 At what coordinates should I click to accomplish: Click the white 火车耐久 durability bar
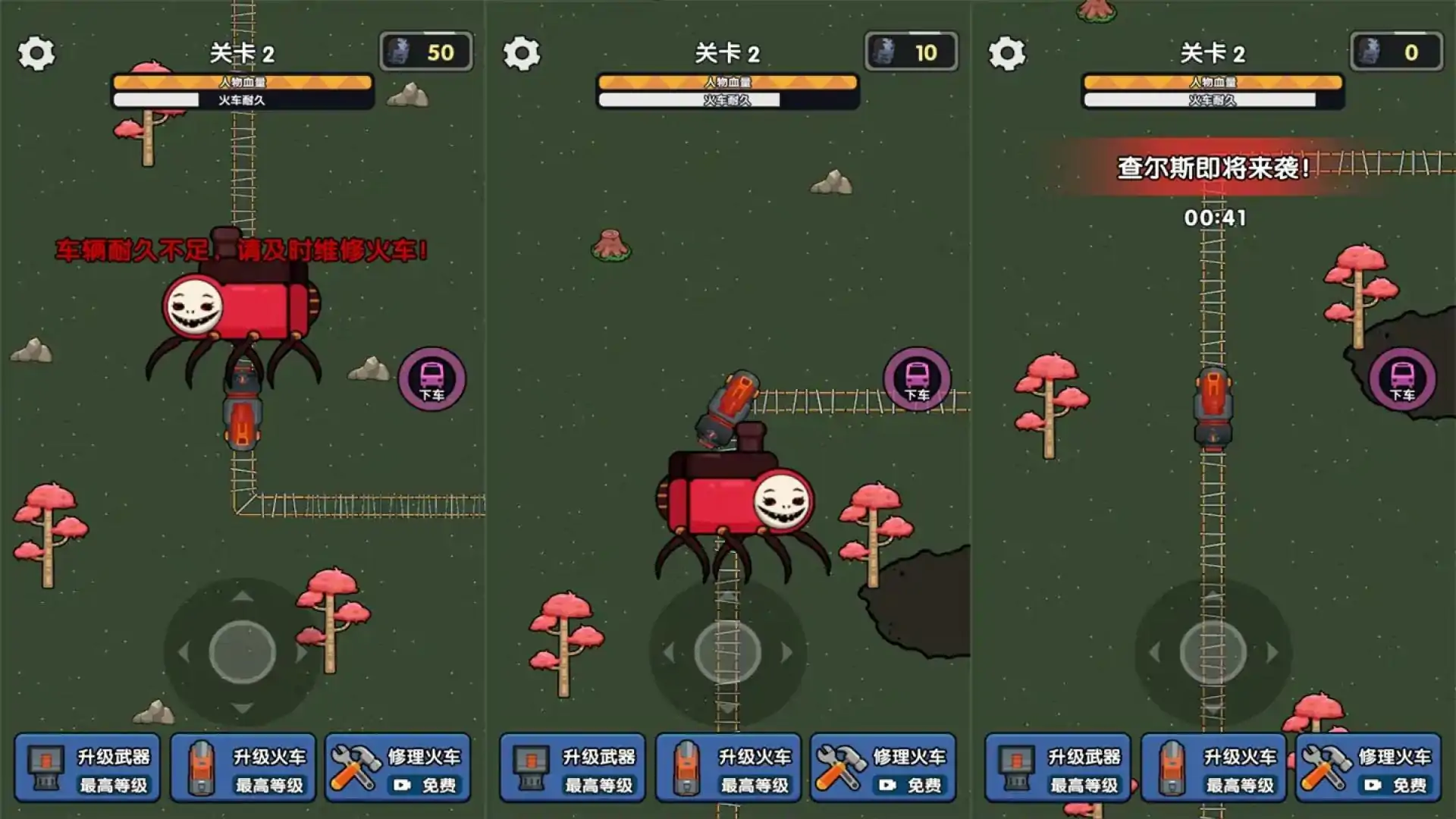tap(243, 99)
